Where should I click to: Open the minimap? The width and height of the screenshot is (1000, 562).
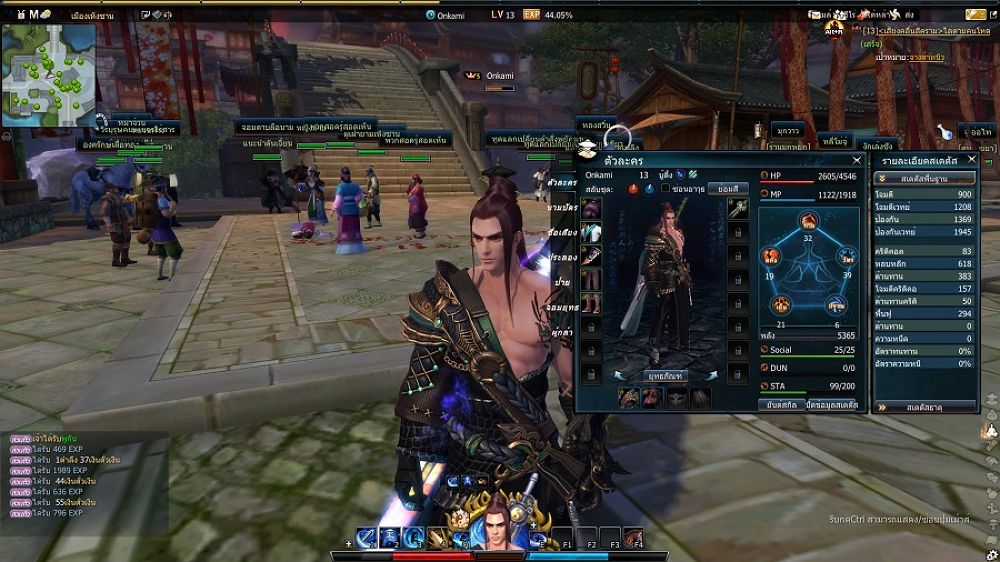click(x=48, y=75)
